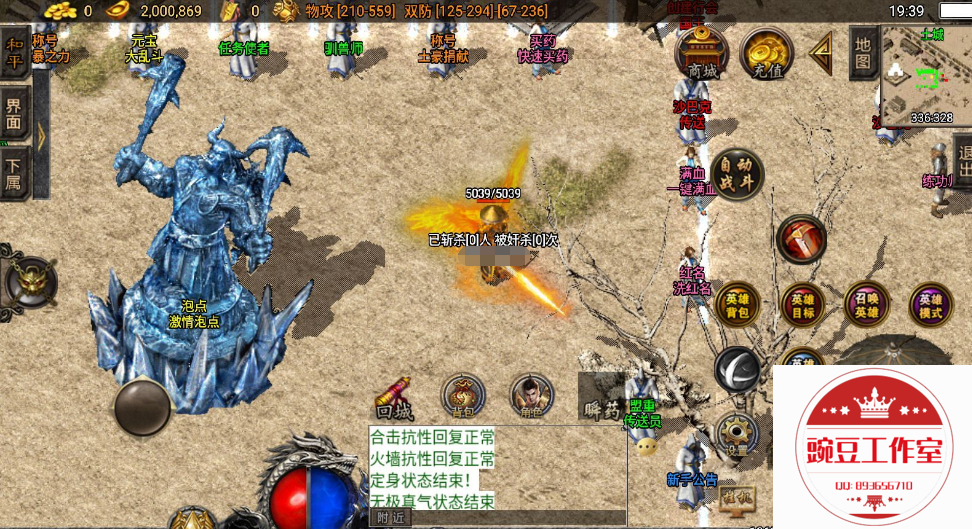Open the 背包 backpack

pyautogui.click(x=461, y=397)
